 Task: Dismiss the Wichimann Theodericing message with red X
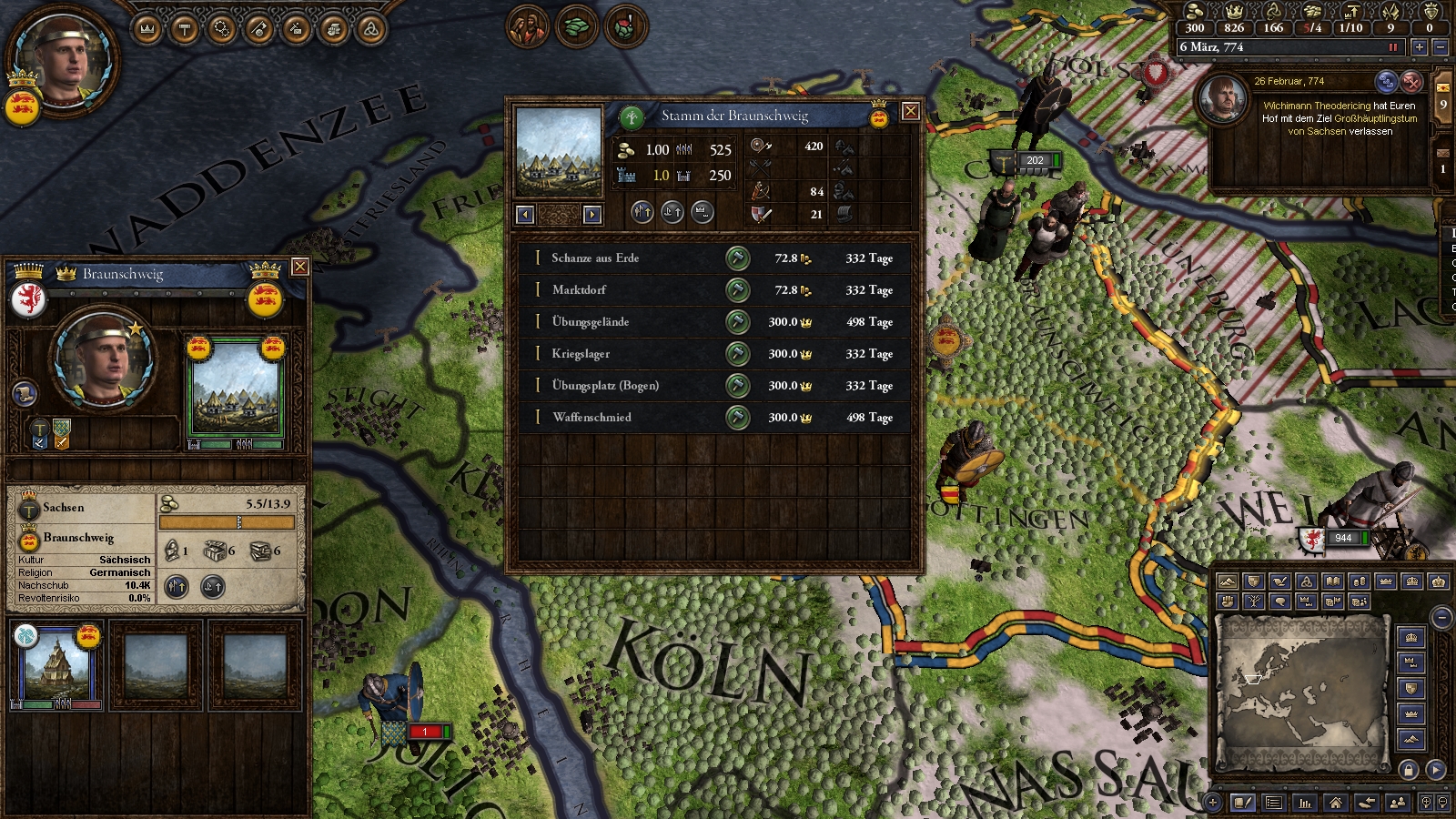1410,82
